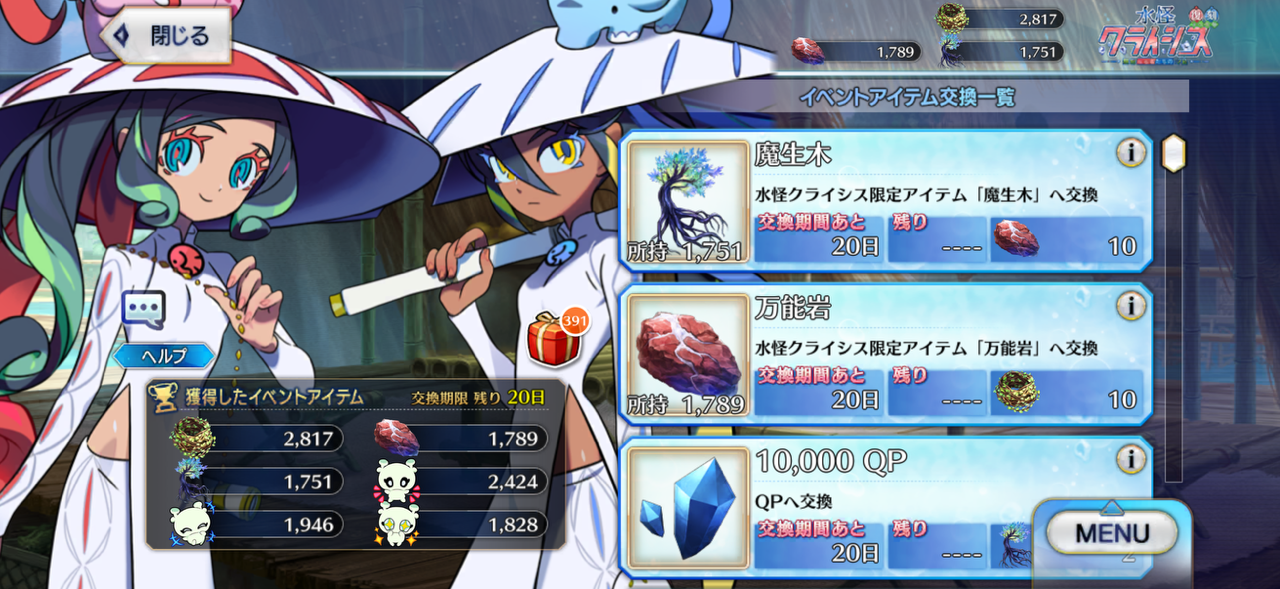This screenshot has height=589, width=1280.
Task: Show info for 10,000 QP item
Action: (1131, 459)
